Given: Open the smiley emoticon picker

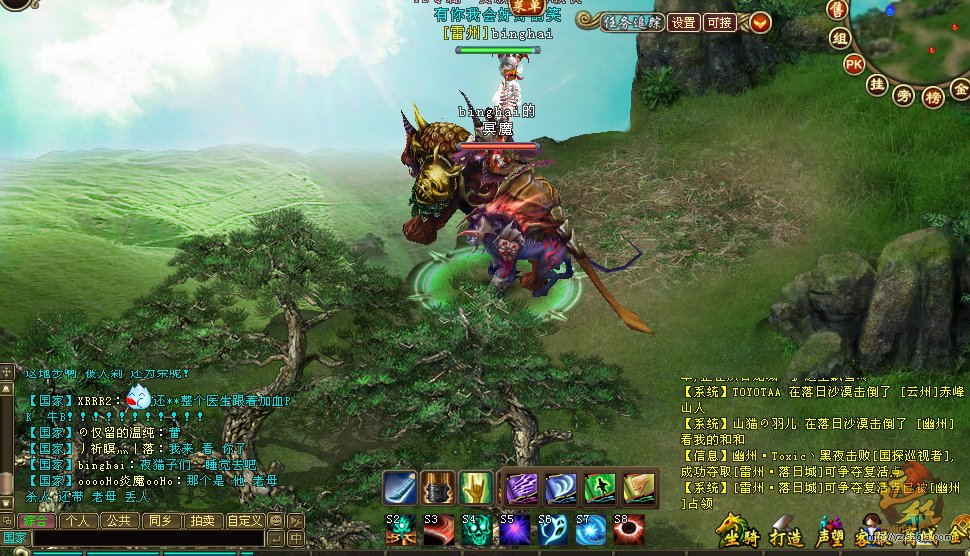Looking at the screenshot, I should pos(276,520).
